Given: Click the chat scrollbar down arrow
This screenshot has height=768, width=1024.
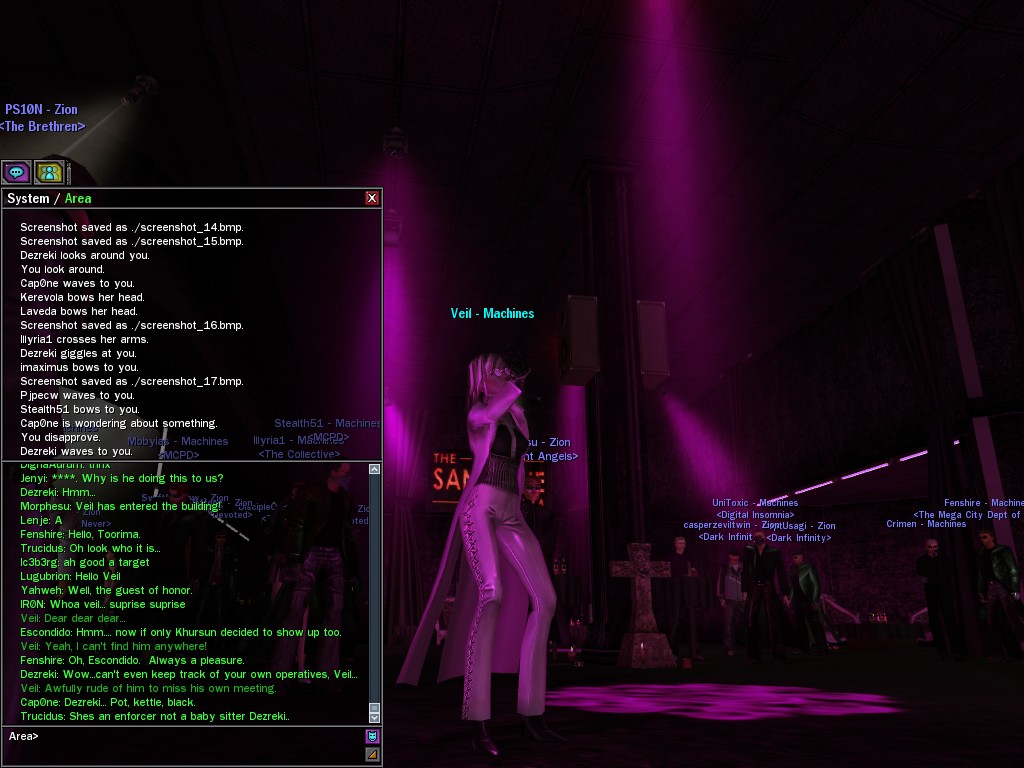Looking at the screenshot, I should [x=375, y=717].
